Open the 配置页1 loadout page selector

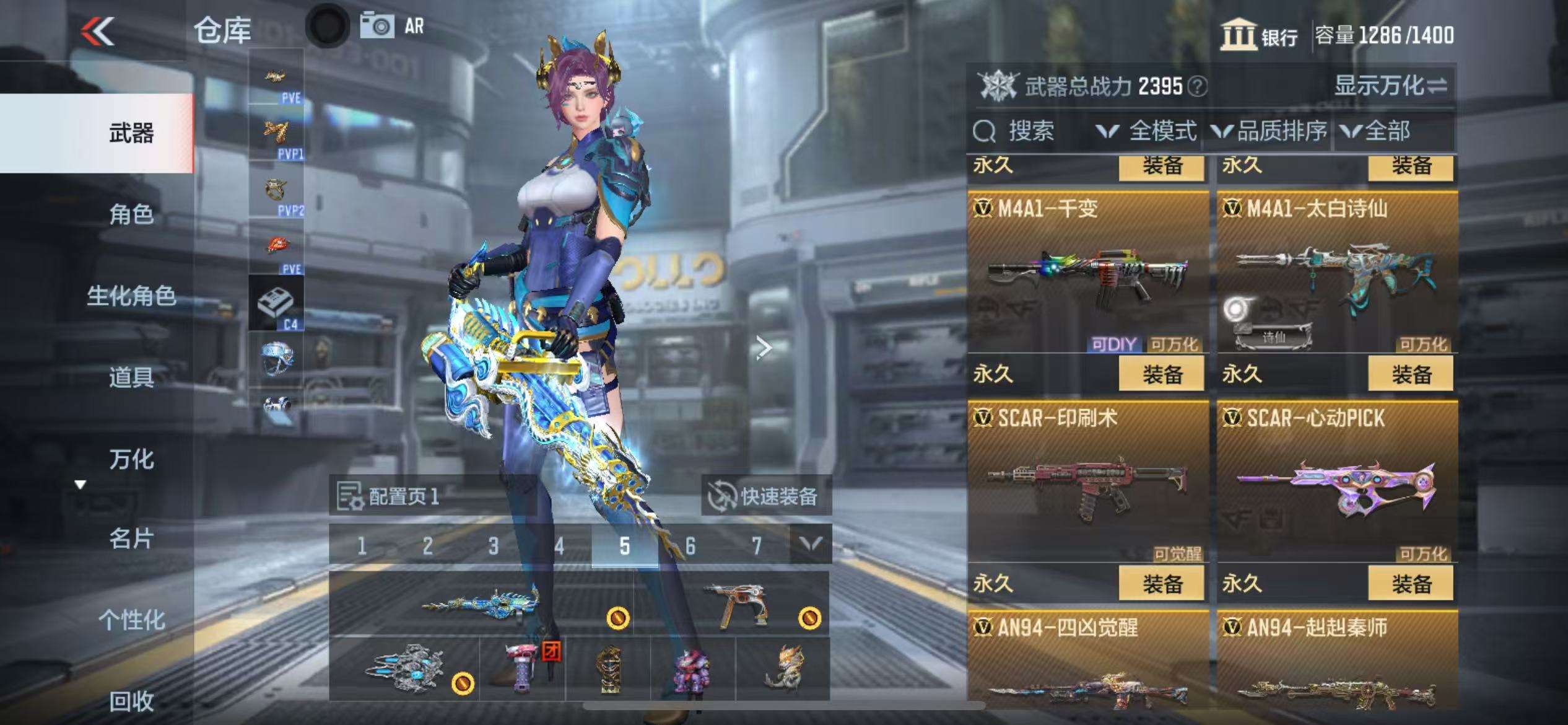click(x=390, y=496)
